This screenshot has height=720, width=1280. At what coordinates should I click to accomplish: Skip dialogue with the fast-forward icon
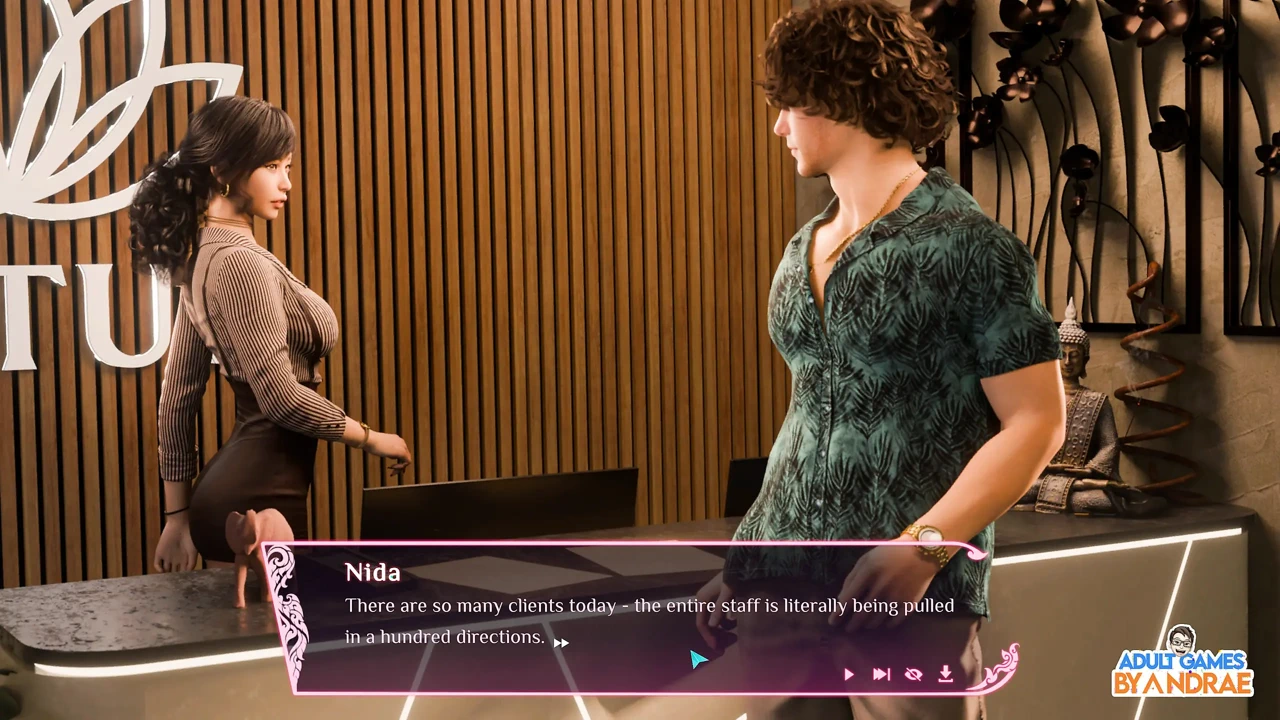point(881,675)
